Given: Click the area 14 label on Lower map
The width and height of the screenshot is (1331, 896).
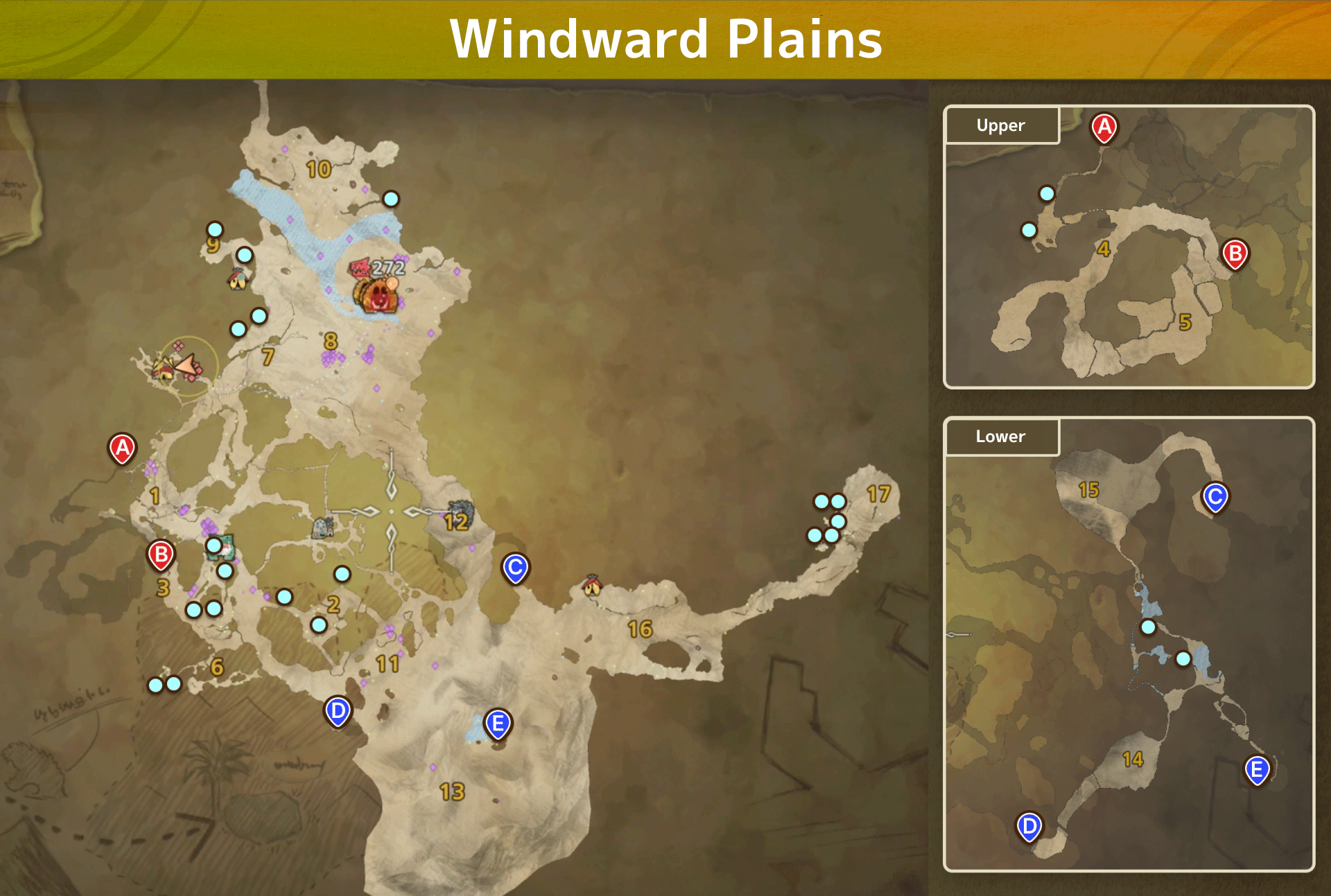Looking at the screenshot, I should pos(1133,759).
